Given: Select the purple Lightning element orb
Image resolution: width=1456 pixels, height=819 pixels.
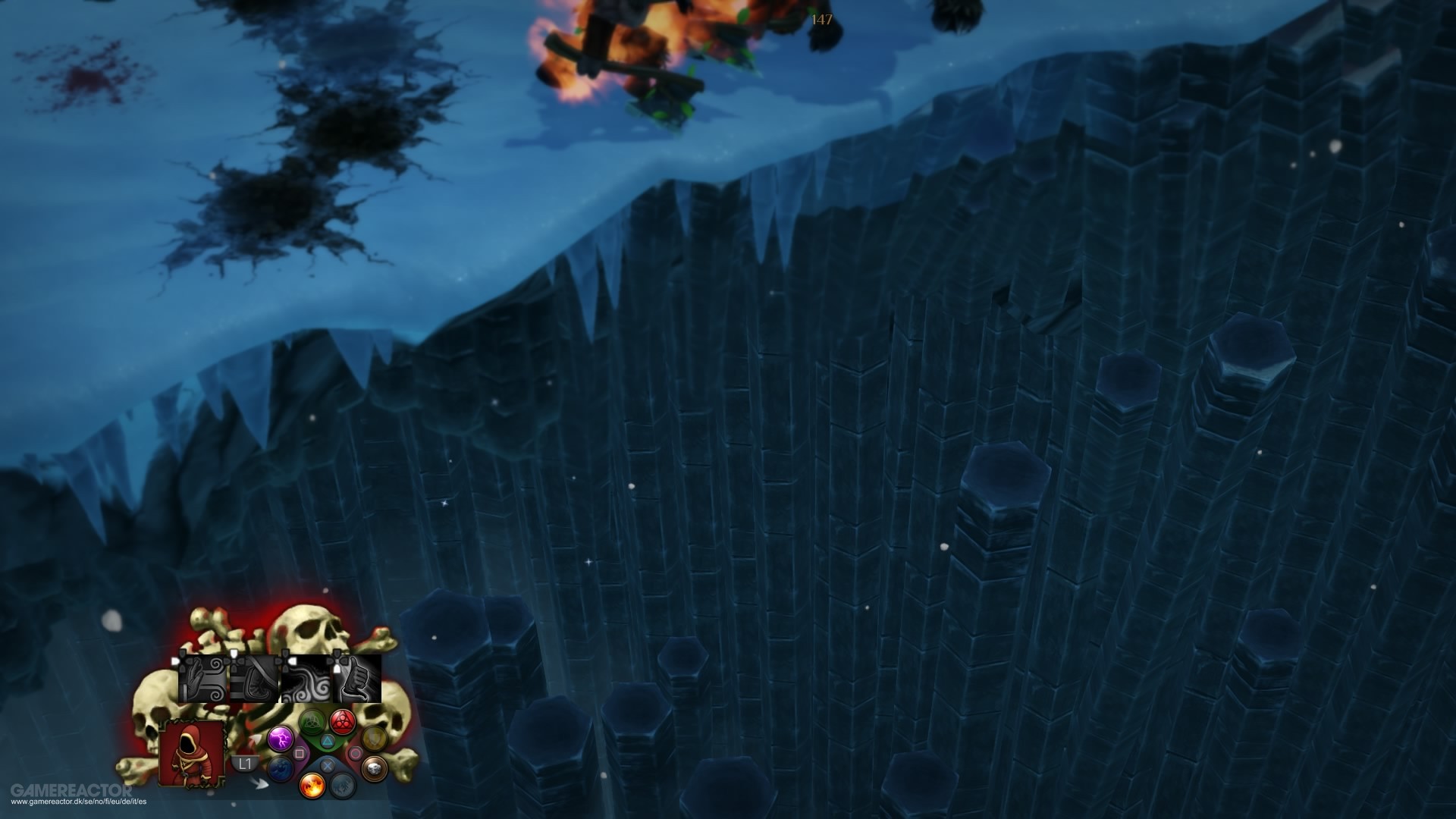Looking at the screenshot, I should coord(280,740).
